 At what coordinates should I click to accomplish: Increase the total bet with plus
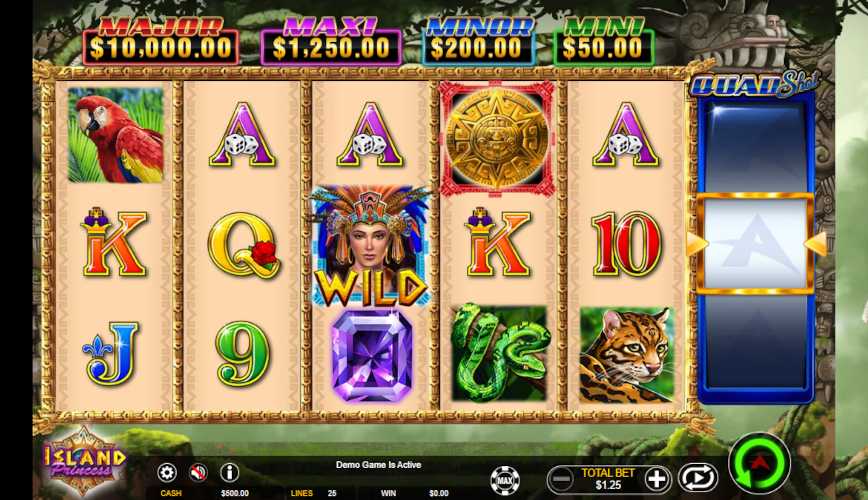656,478
